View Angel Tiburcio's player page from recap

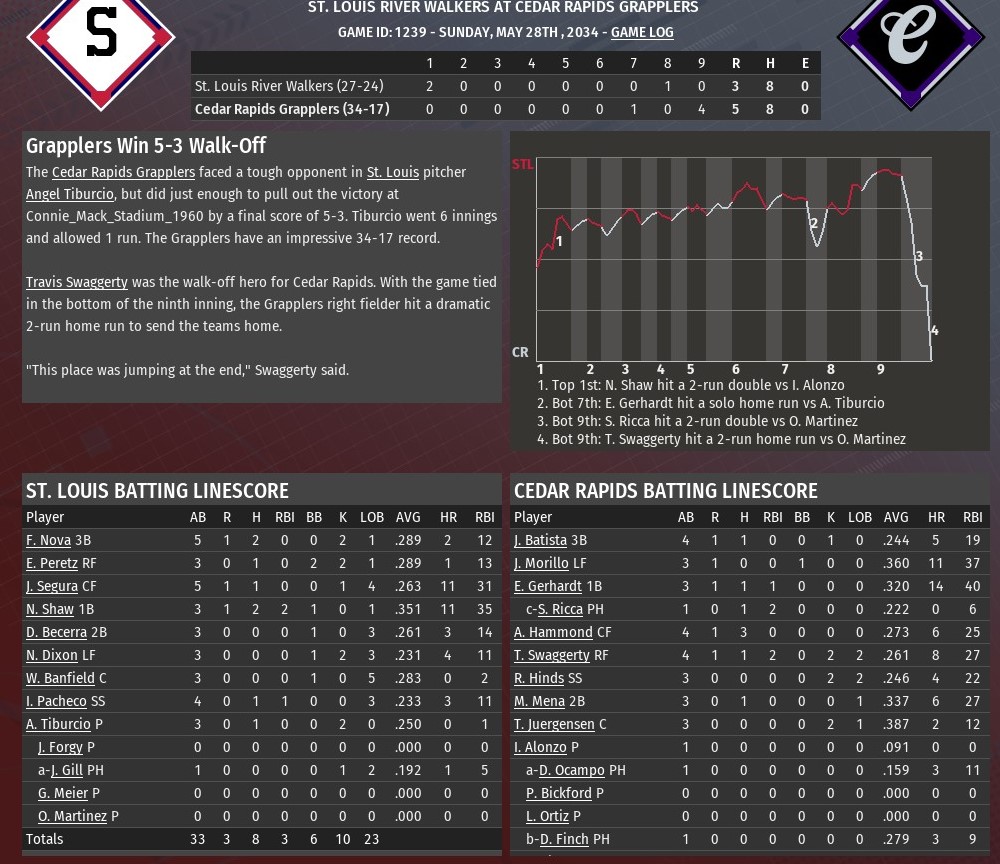pyautogui.click(x=70, y=194)
